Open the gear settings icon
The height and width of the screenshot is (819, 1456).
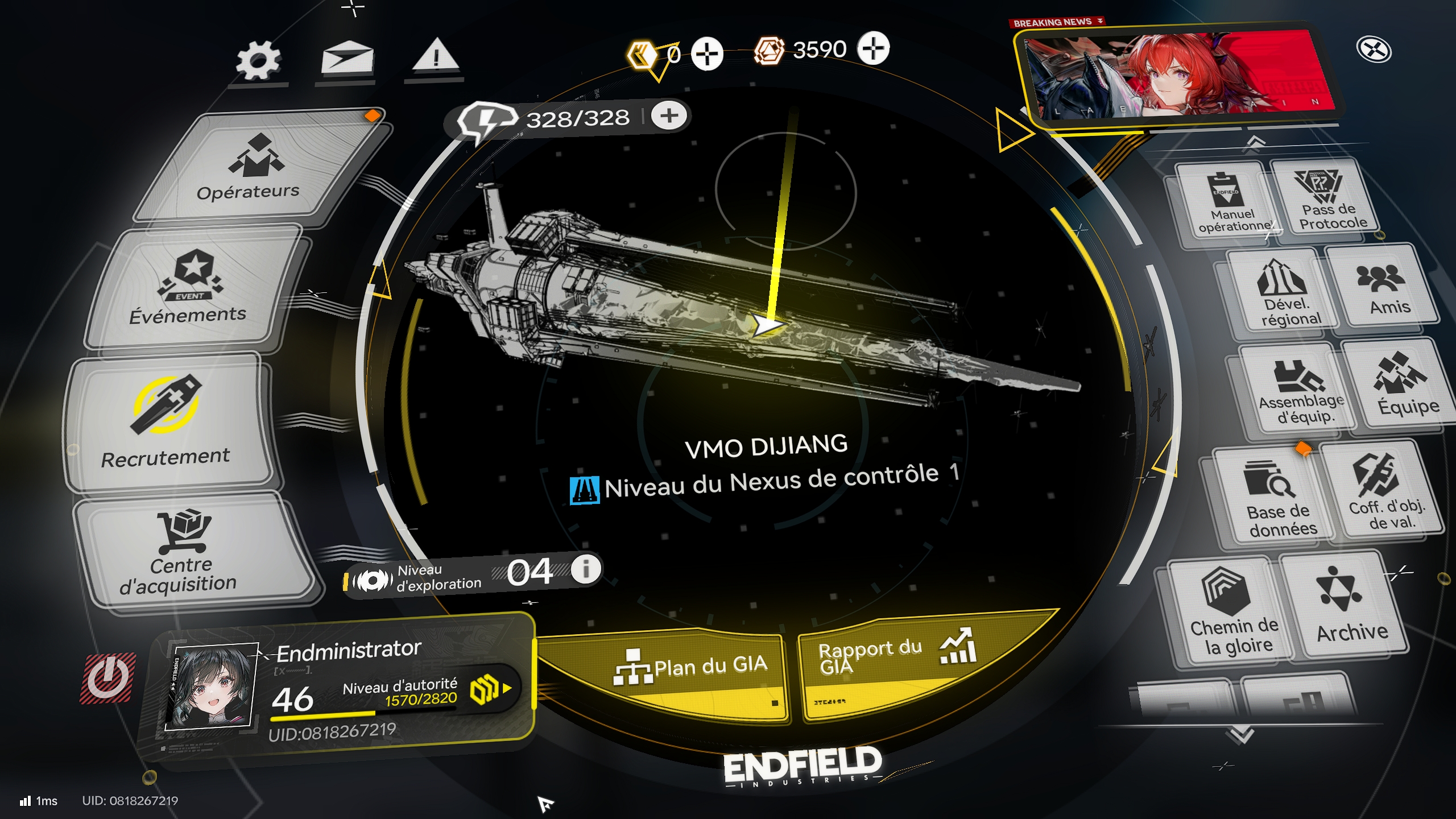[258, 61]
